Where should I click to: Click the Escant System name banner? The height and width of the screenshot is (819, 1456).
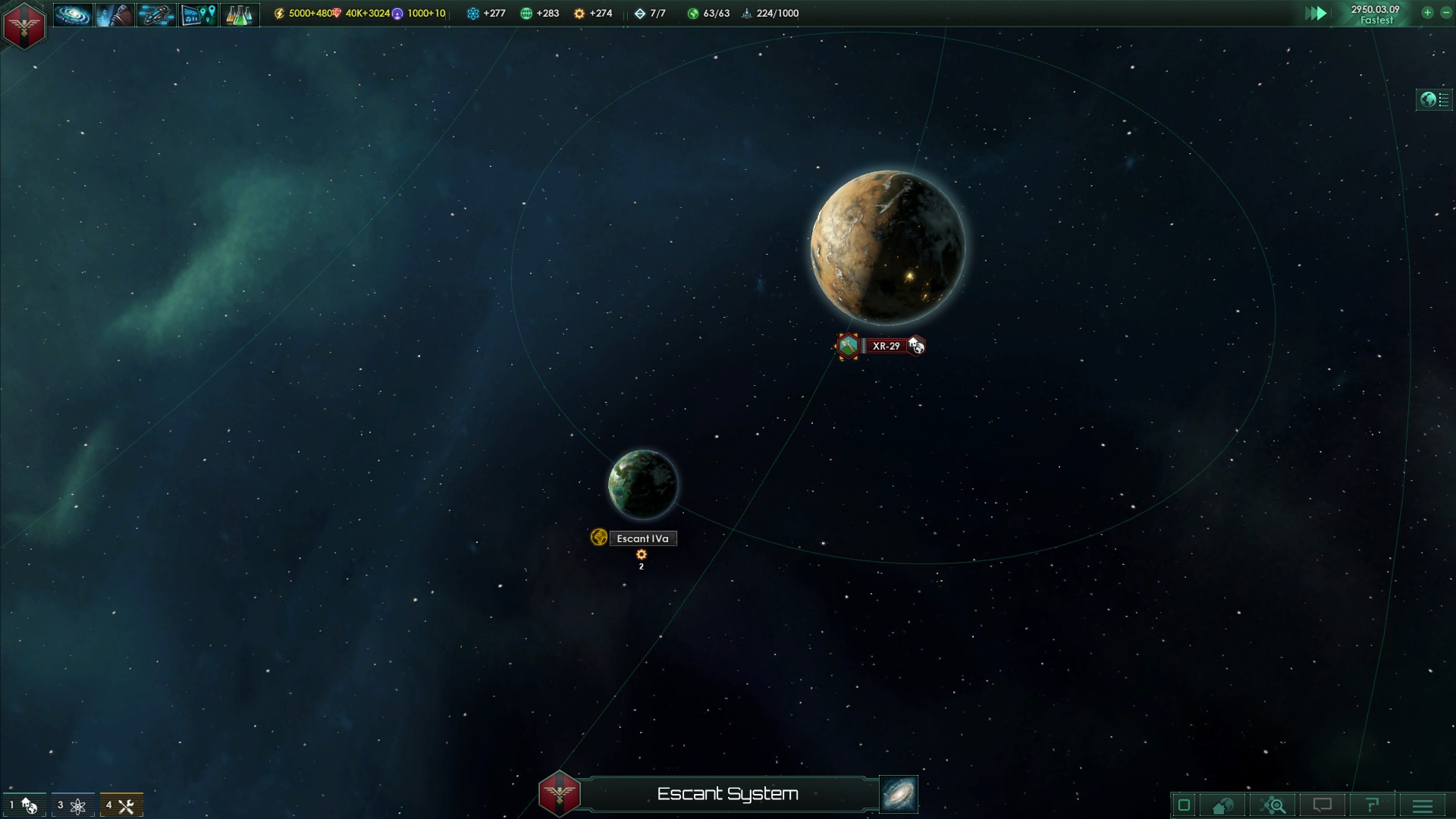(x=727, y=794)
